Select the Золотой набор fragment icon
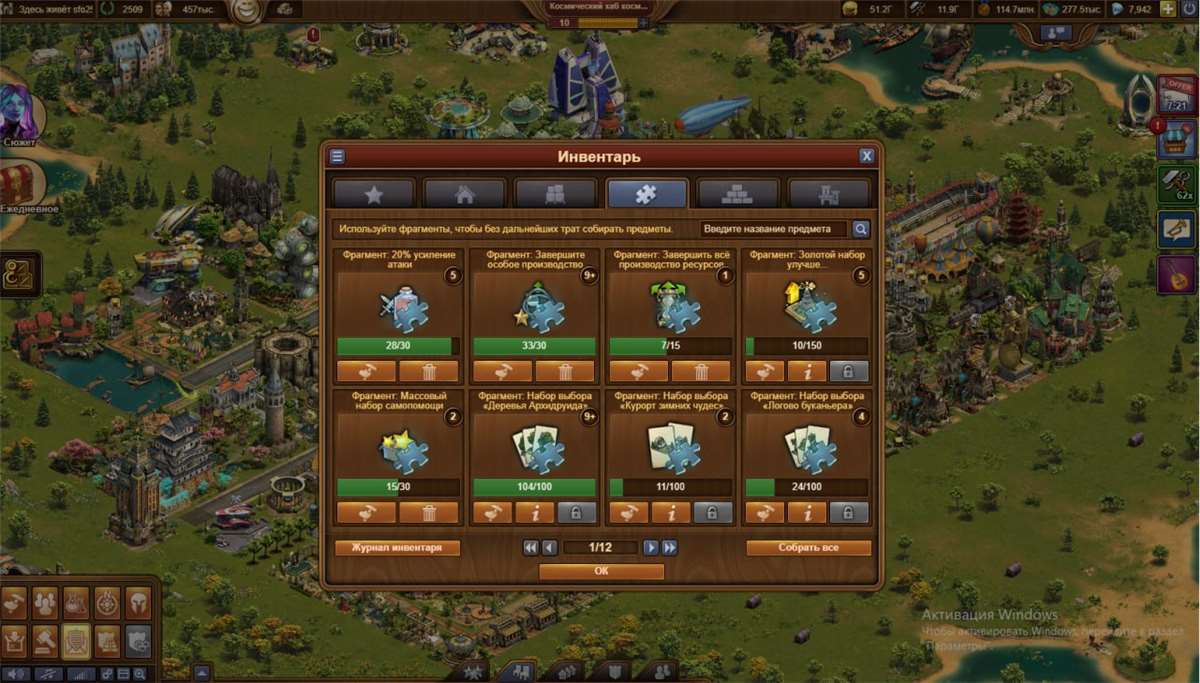The height and width of the screenshot is (683, 1200). point(807,305)
